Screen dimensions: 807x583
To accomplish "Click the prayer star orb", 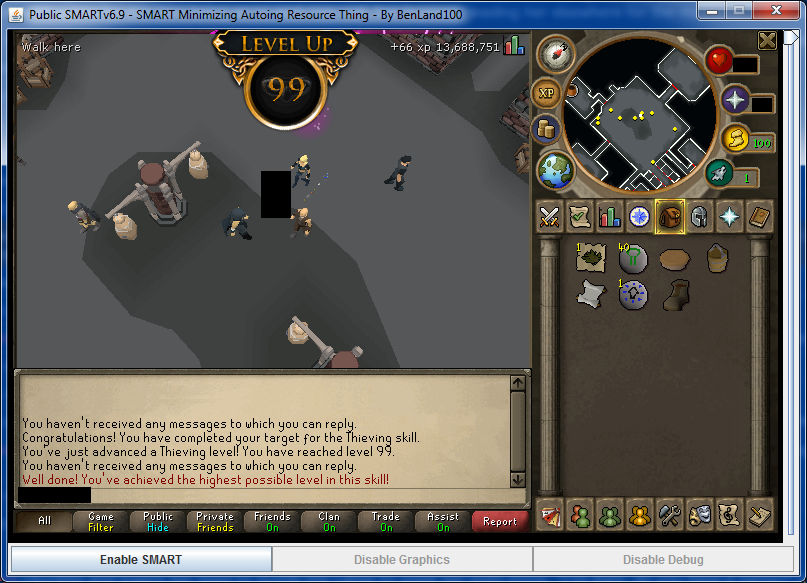I will tap(735, 99).
